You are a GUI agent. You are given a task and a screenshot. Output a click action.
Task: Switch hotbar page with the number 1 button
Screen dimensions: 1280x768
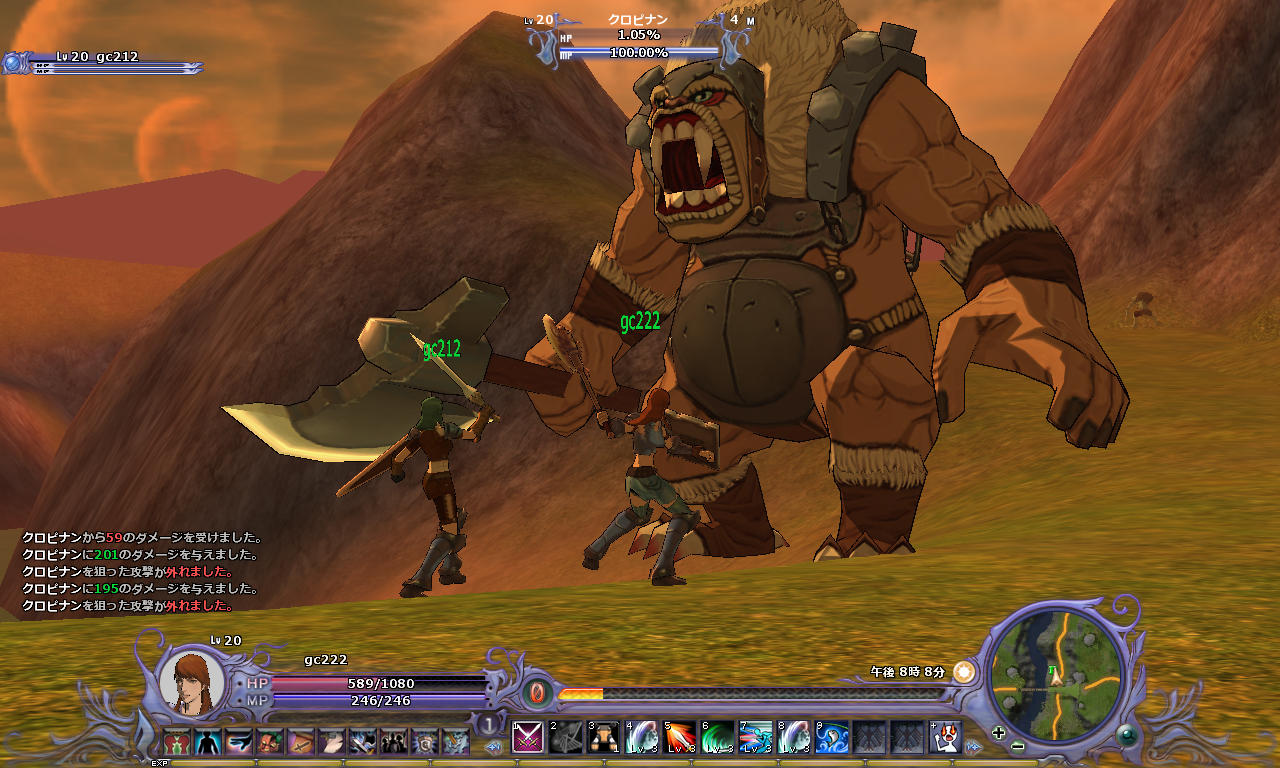(488, 724)
